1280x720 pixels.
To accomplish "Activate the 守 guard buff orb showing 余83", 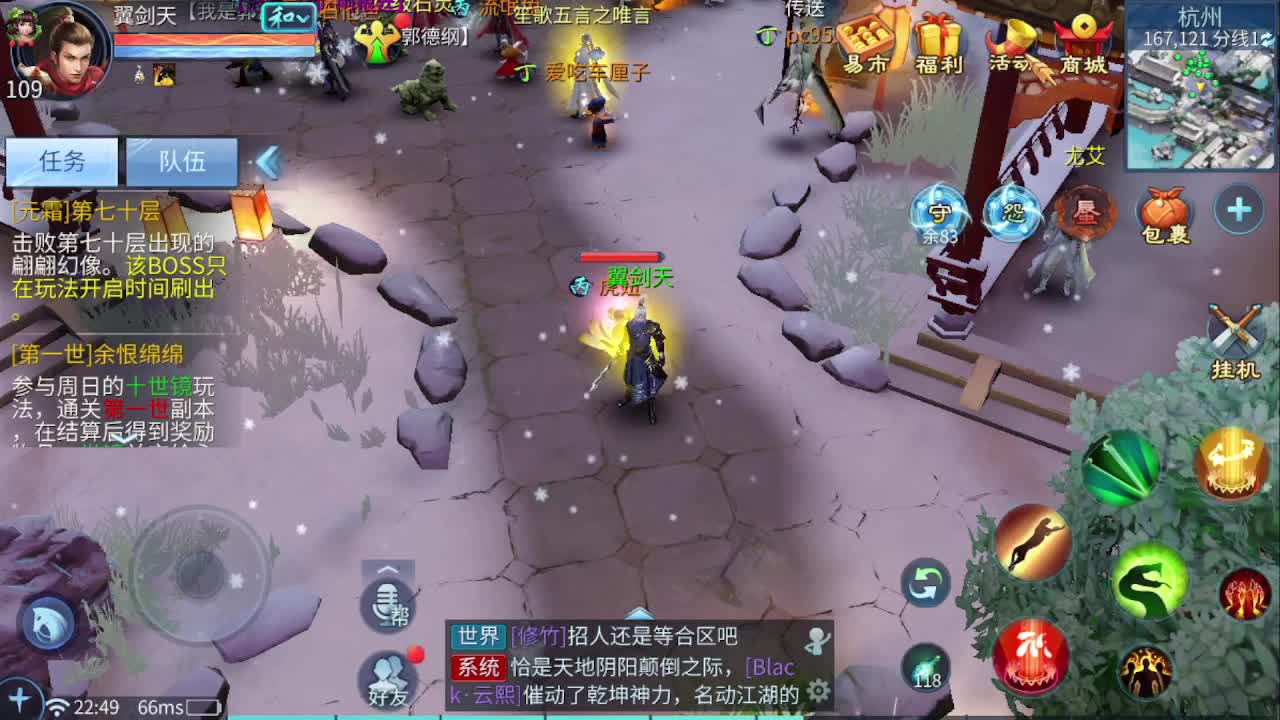I will coord(940,212).
